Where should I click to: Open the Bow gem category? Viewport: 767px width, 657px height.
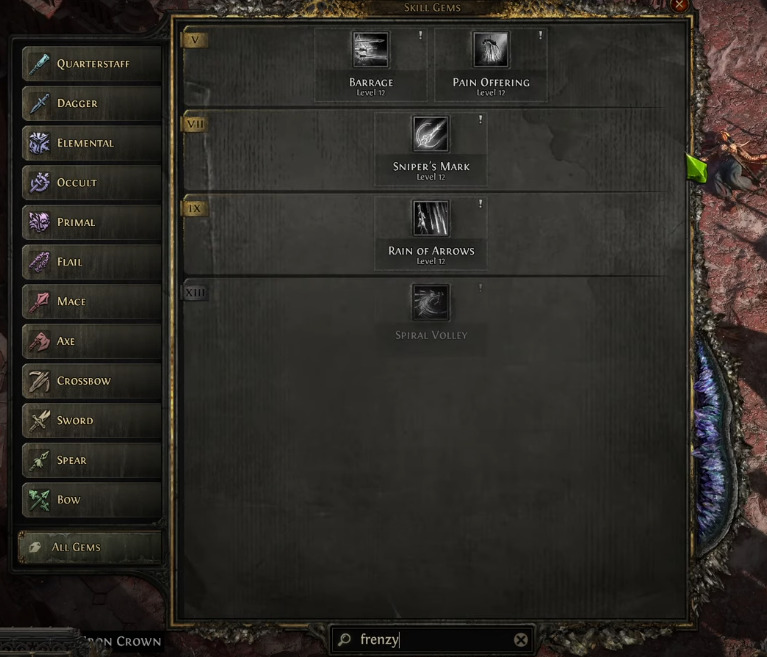91,500
